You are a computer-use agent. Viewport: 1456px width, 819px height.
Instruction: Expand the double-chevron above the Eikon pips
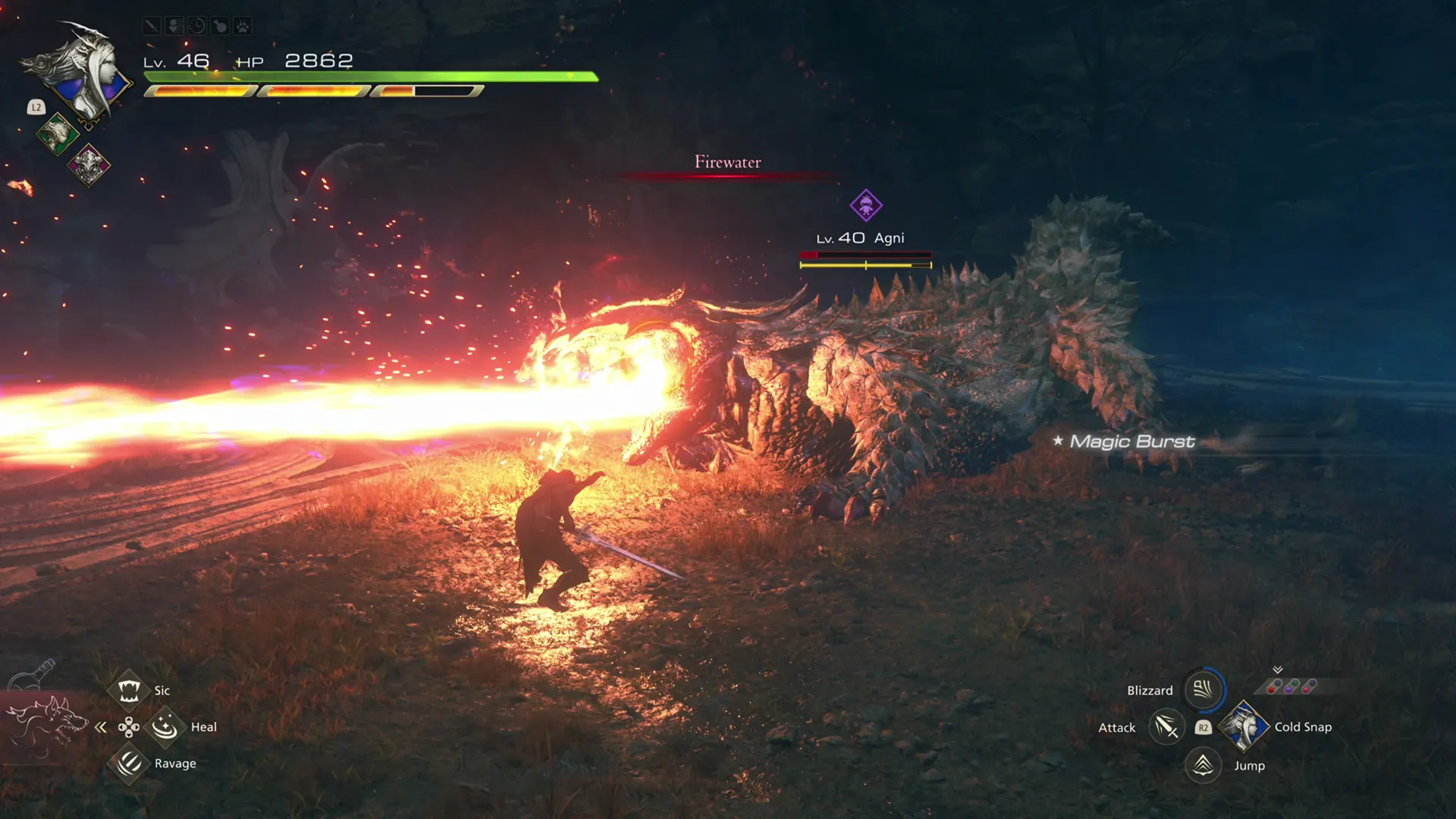tap(1278, 670)
